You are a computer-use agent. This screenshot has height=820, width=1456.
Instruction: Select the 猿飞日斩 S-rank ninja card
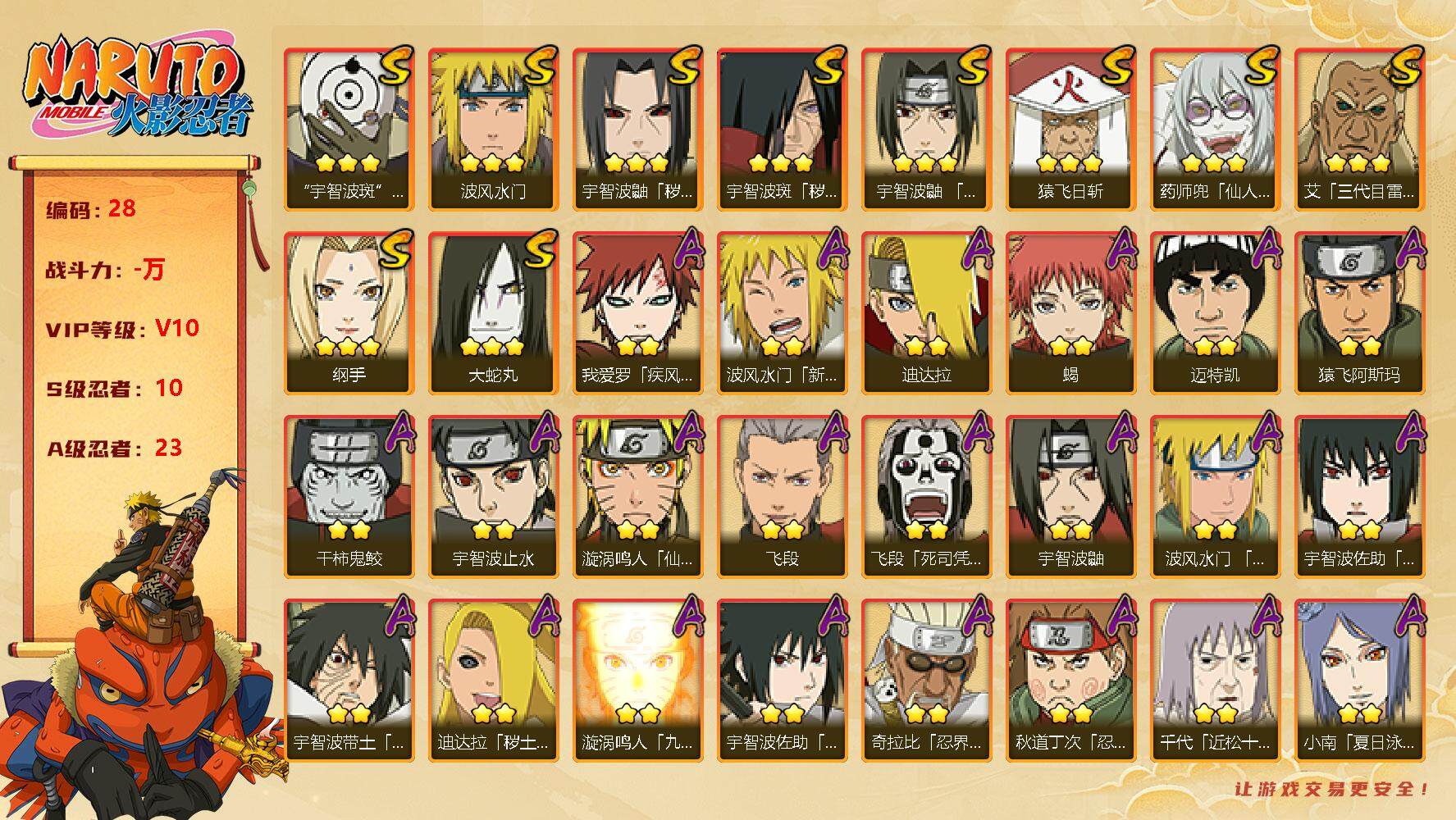[1070, 129]
